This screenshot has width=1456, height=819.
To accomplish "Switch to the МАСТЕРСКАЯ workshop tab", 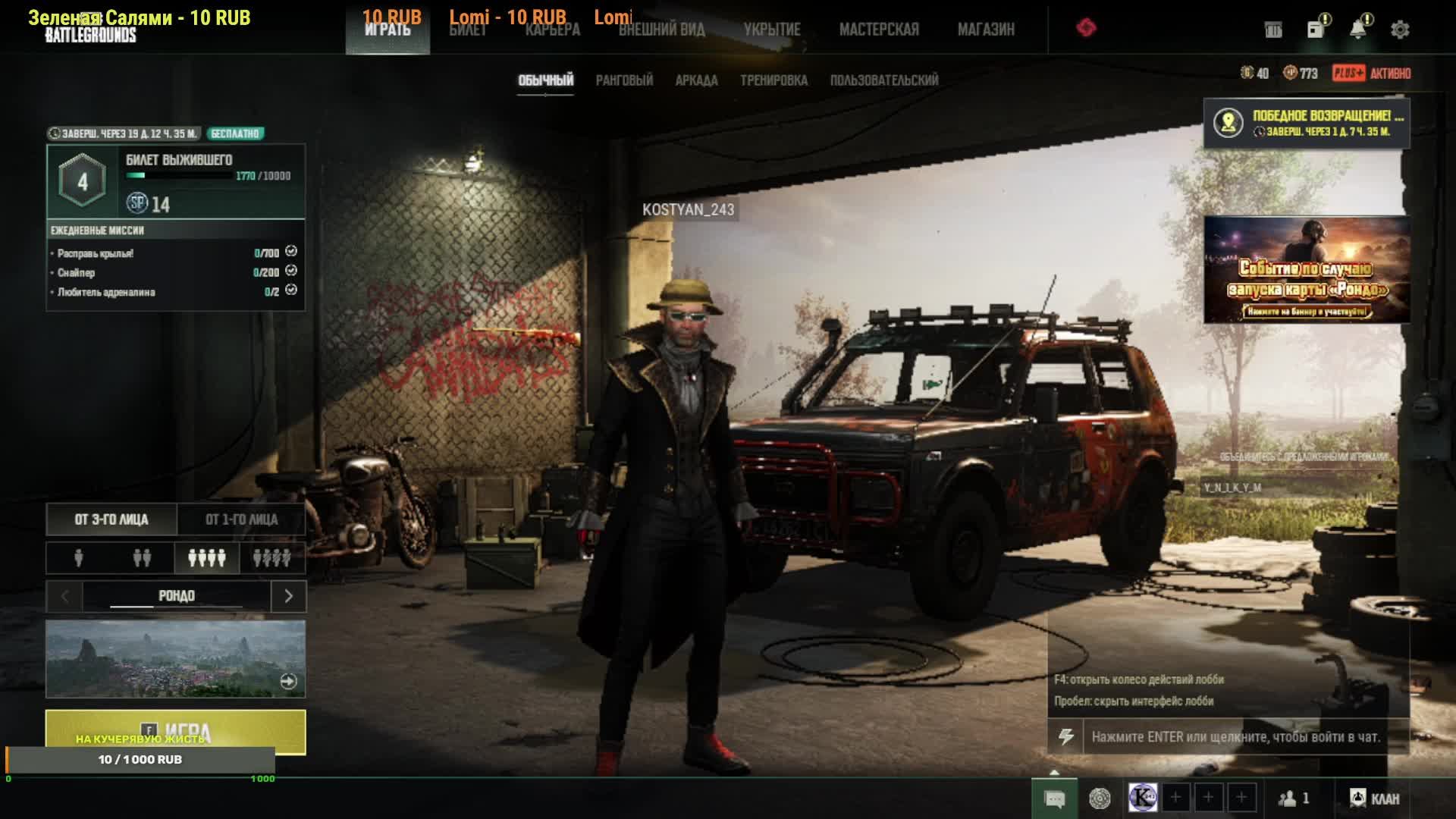I will (878, 30).
